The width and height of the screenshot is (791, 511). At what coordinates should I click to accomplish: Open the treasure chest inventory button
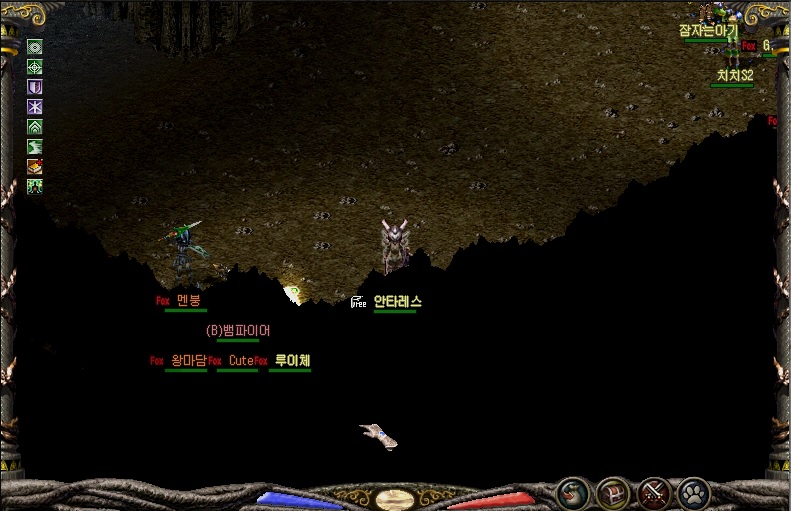(613, 492)
